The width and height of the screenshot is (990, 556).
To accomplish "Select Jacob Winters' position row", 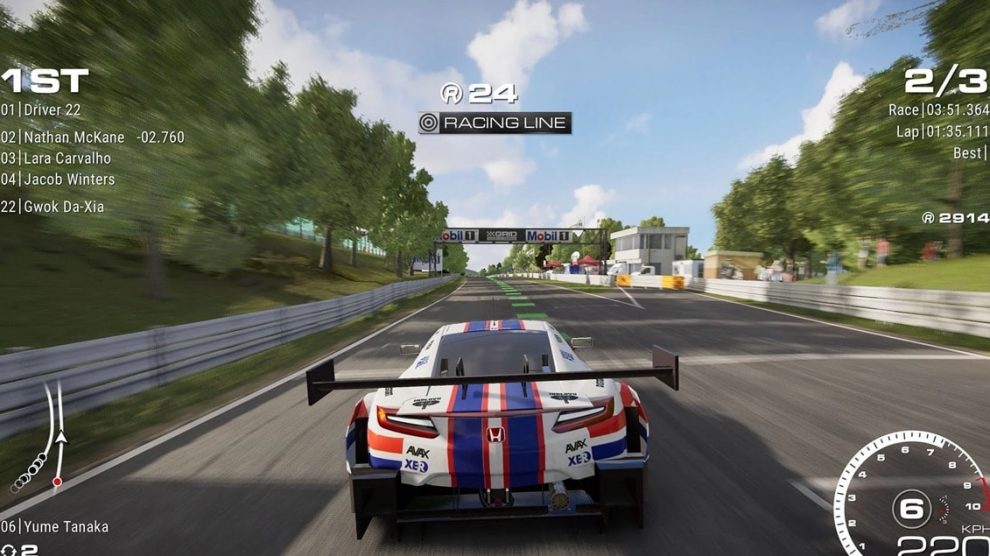I will click(59, 180).
